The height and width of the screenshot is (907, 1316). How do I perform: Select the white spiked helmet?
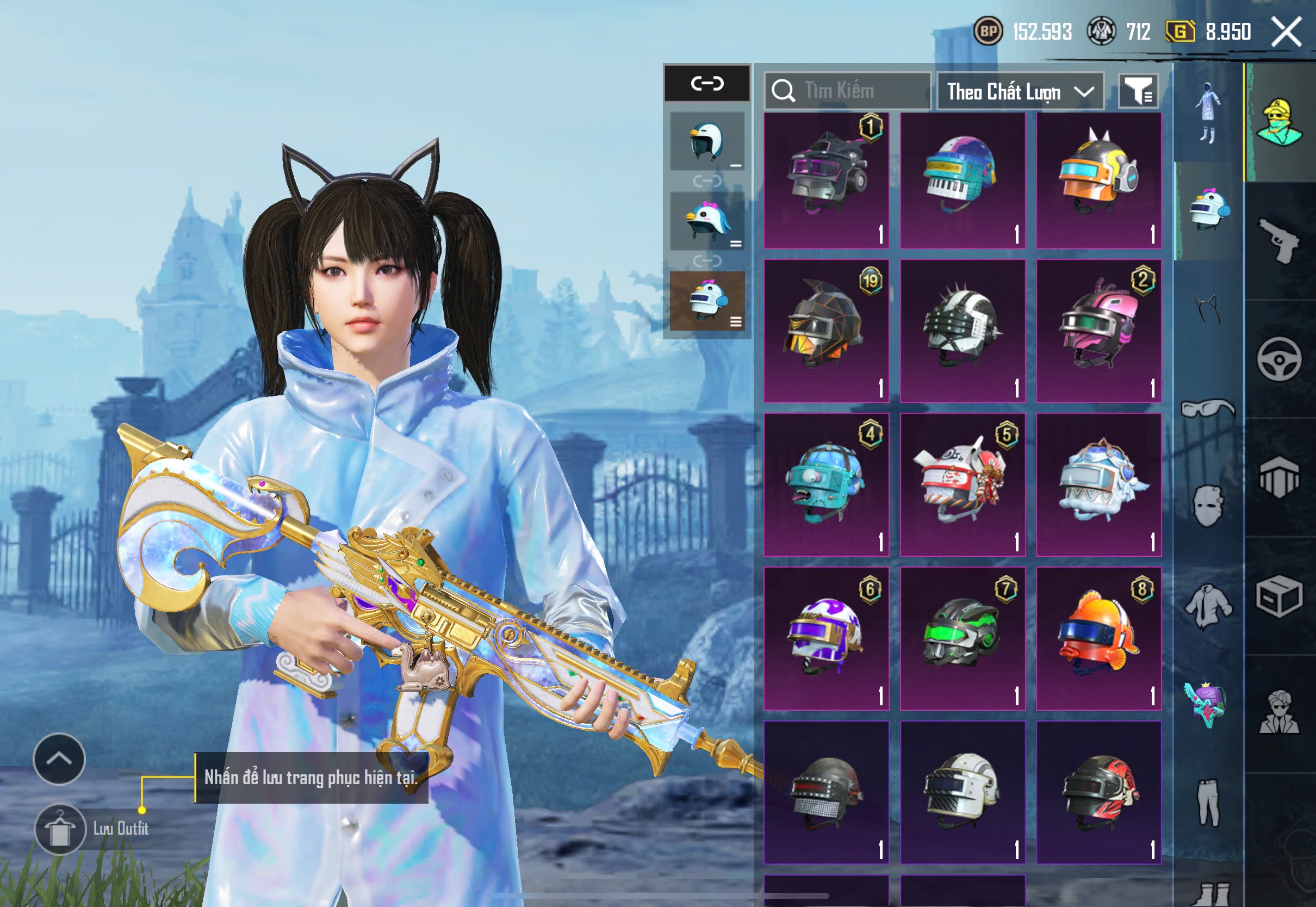coord(963,331)
